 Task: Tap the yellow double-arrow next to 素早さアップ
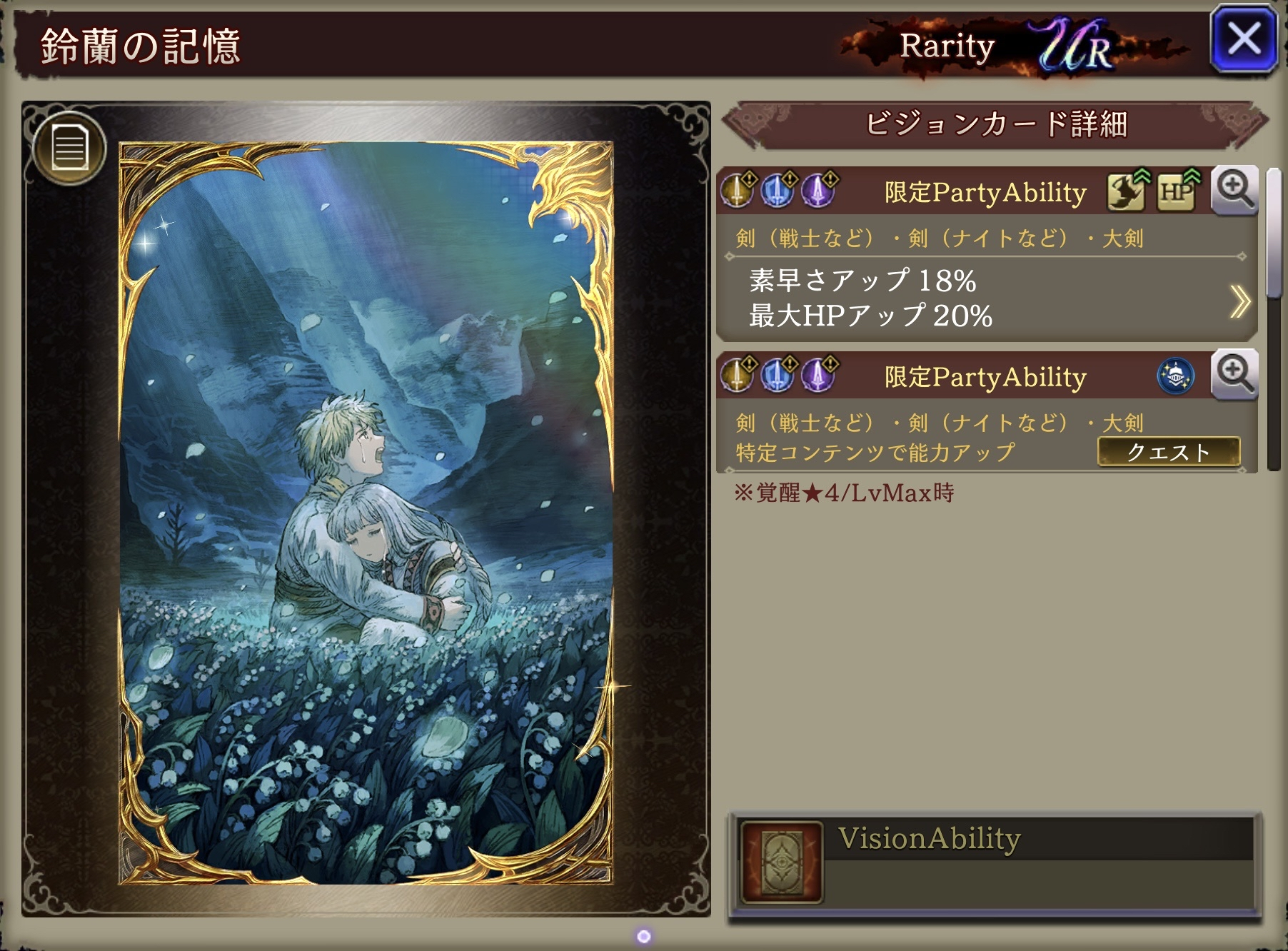tap(1239, 301)
